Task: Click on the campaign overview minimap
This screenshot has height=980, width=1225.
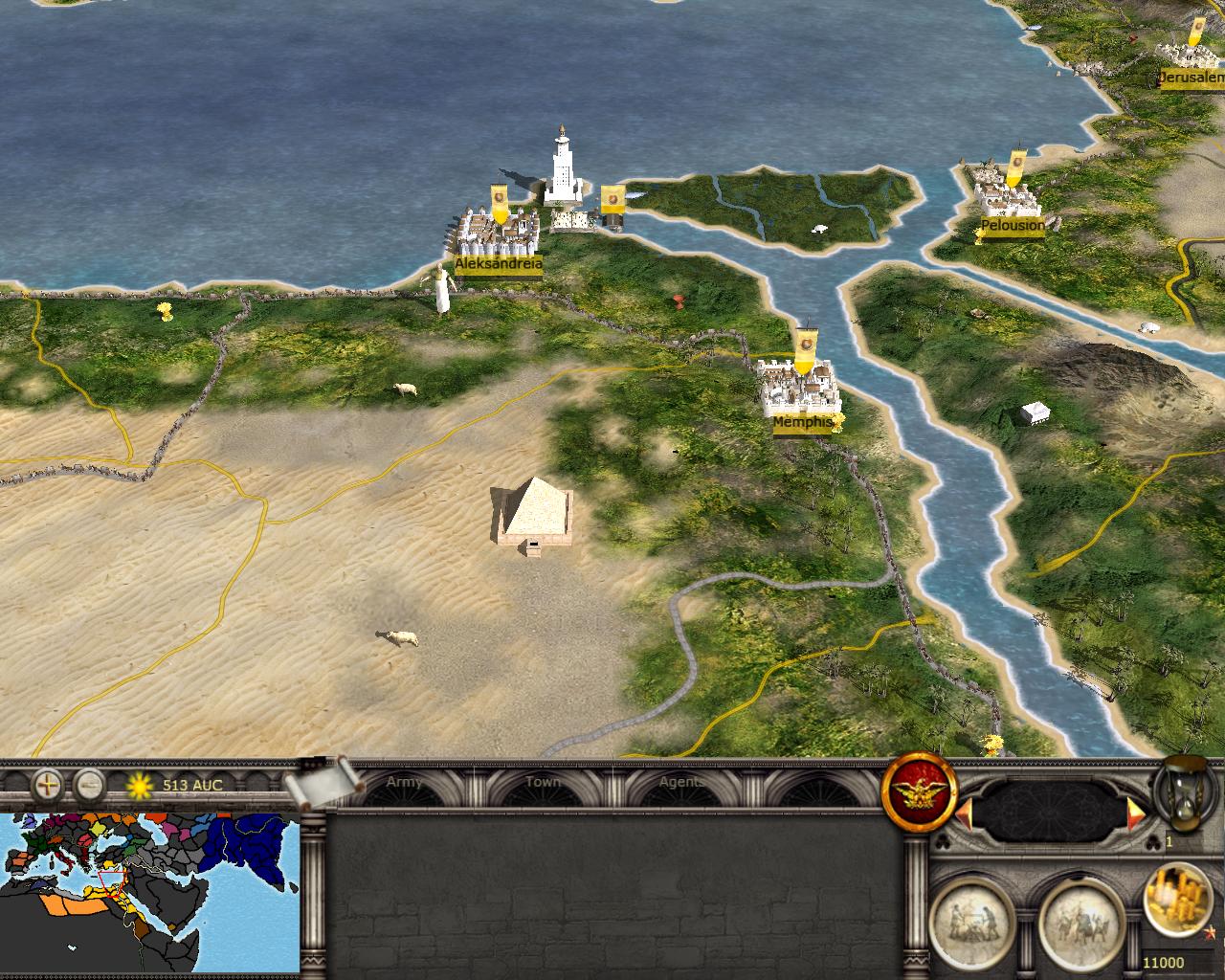Action: click(x=149, y=896)
